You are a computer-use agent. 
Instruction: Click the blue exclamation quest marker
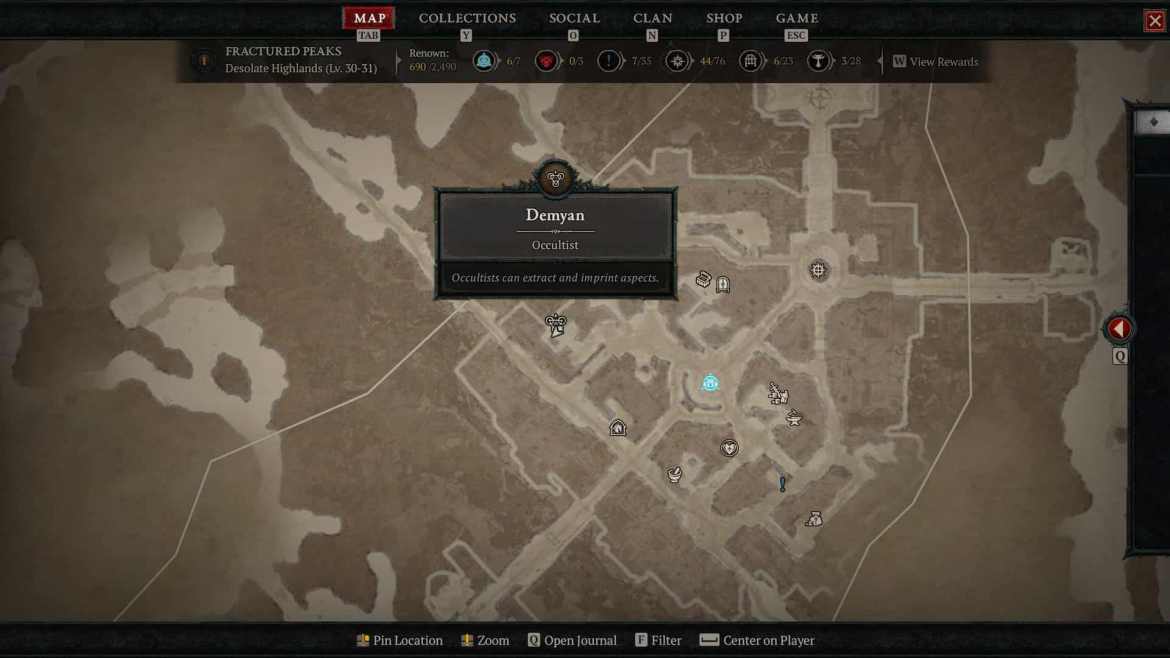(x=782, y=484)
